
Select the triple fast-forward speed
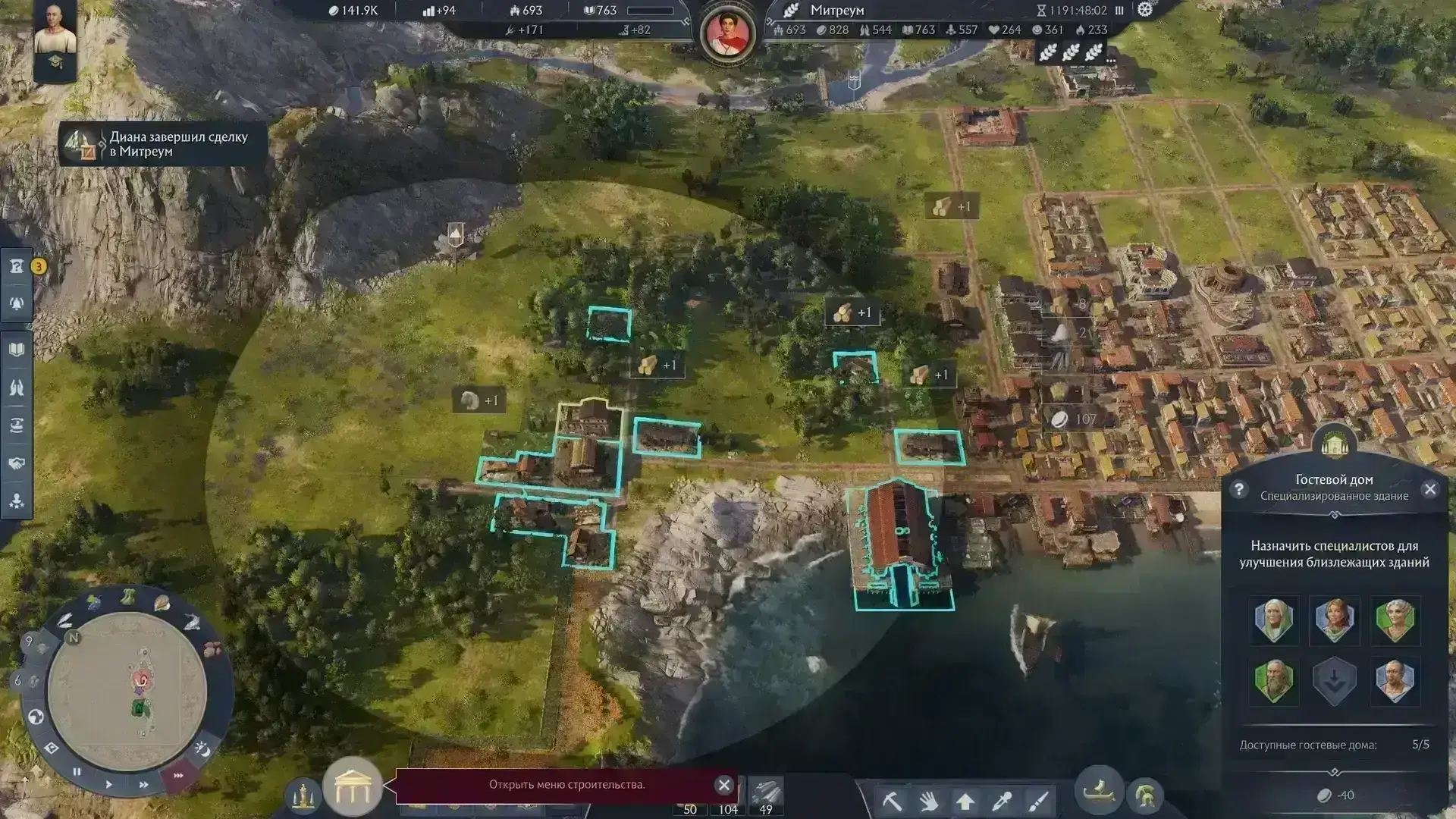click(x=178, y=775)
